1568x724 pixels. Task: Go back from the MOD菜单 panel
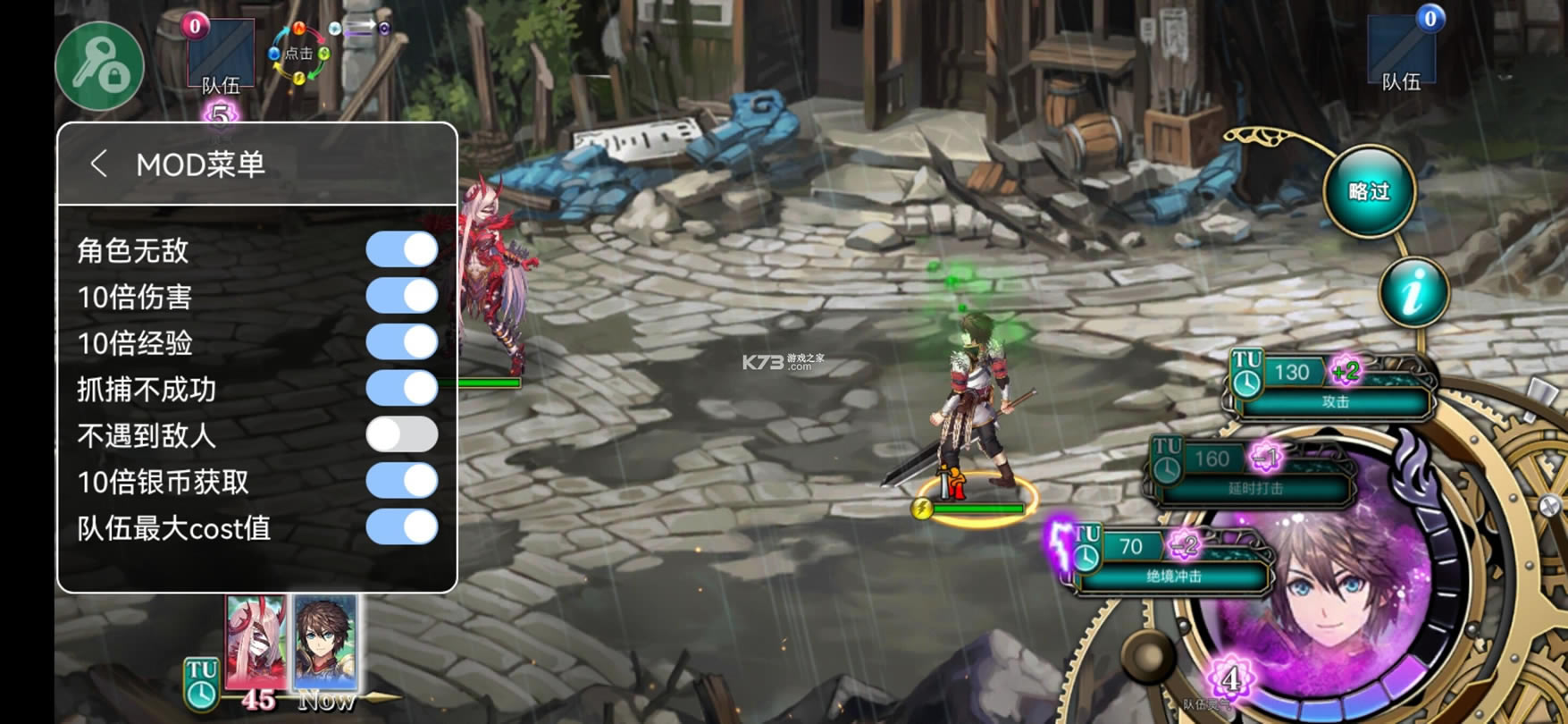click(x=99, y=164)
